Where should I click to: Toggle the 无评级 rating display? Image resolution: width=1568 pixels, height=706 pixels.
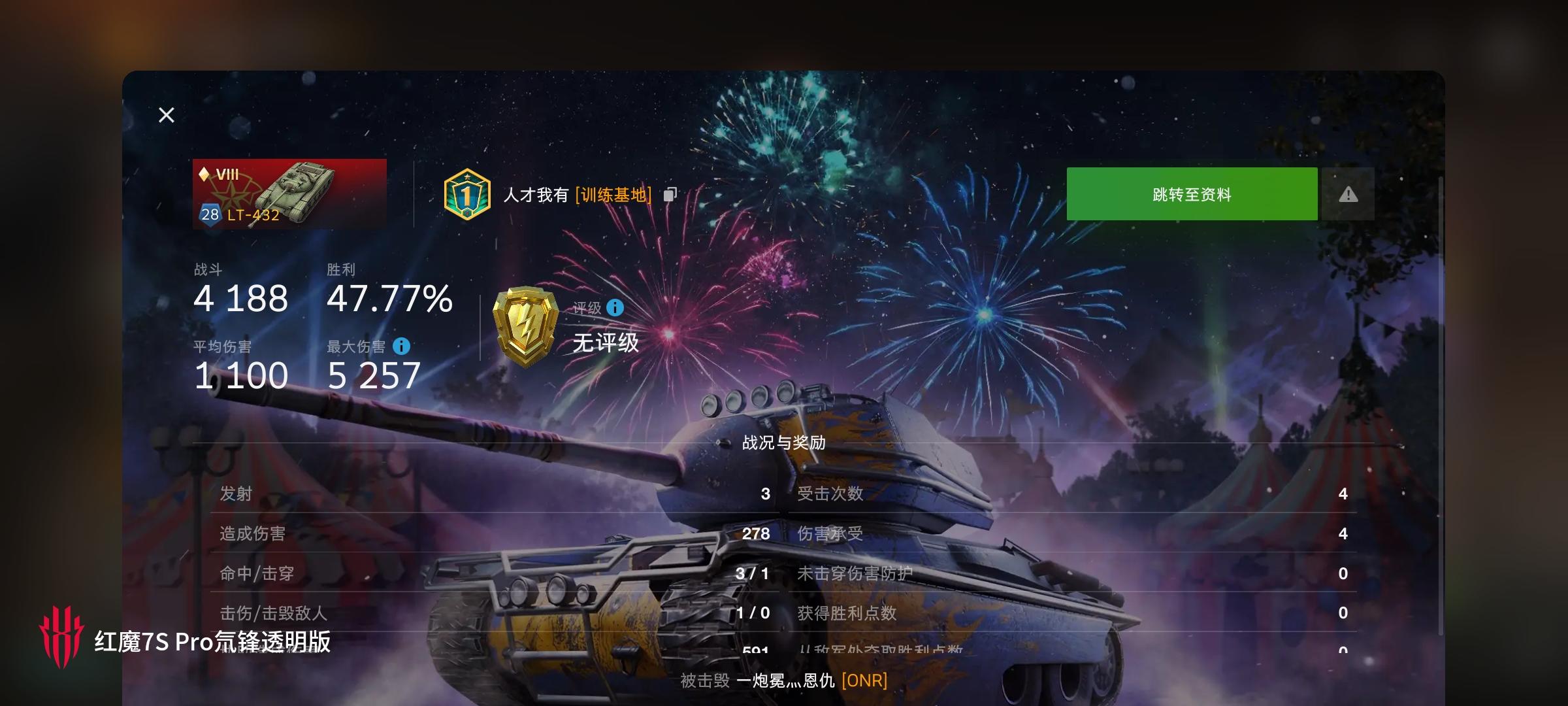coord(605,343)
